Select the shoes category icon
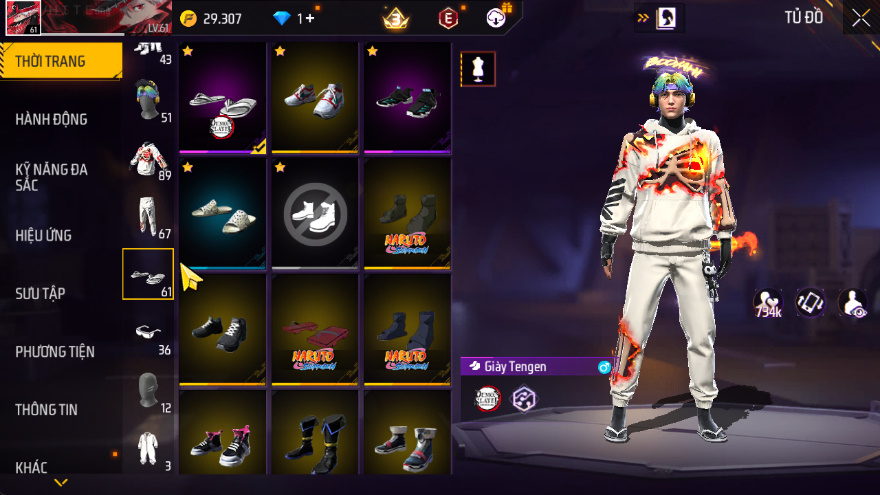The image size is (880, 495). pyautogui.click(x=148, y=274)
